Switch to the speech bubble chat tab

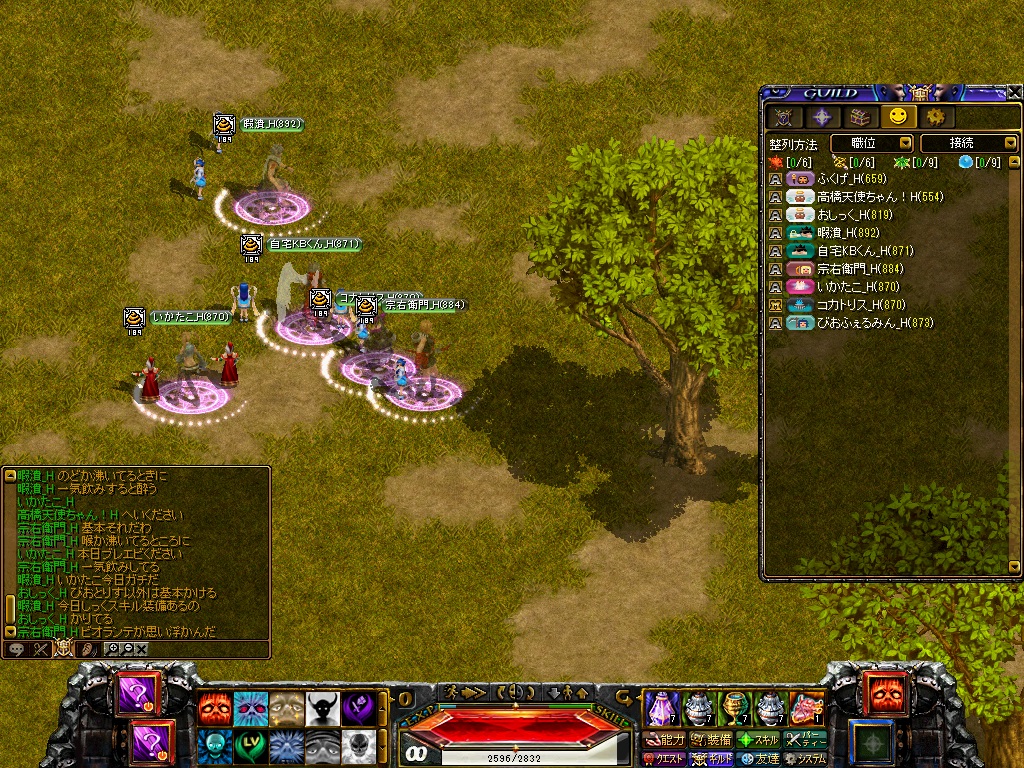click(17, 649)
